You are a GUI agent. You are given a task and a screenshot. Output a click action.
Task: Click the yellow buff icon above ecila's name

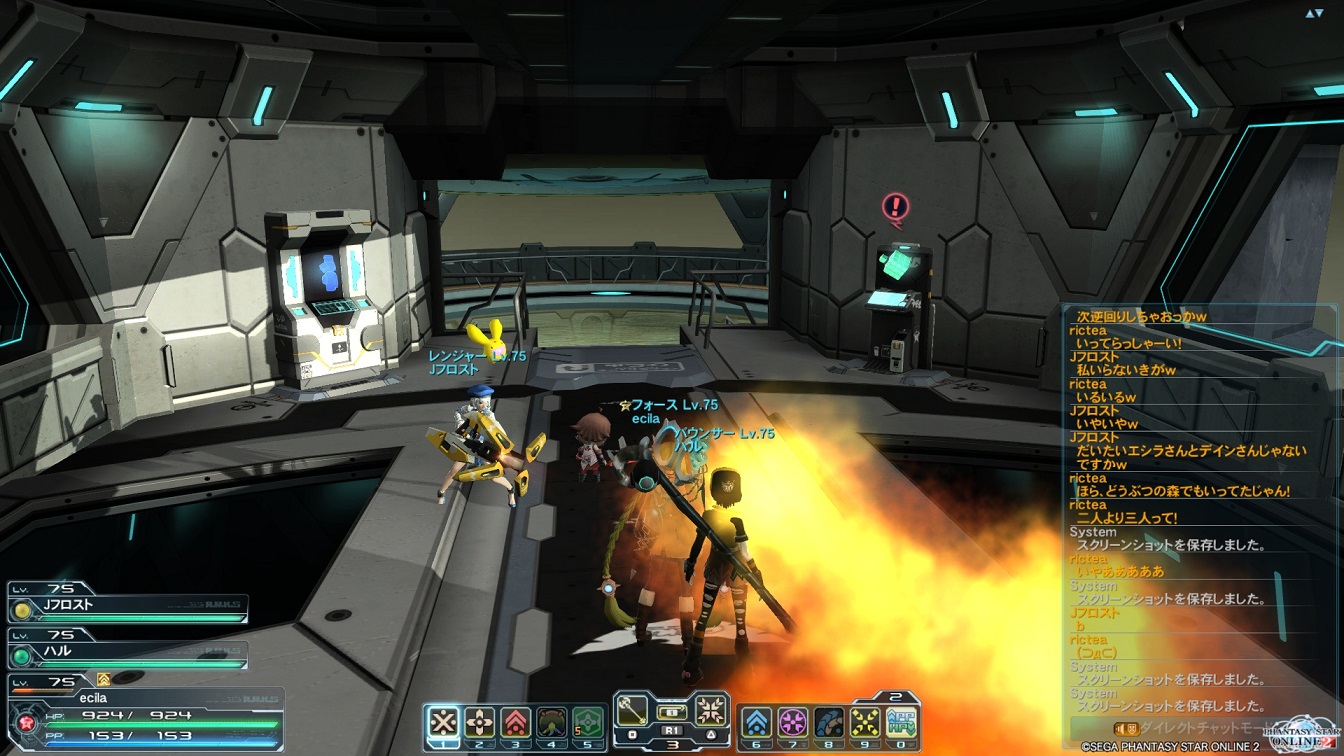[x=103, y=680]
